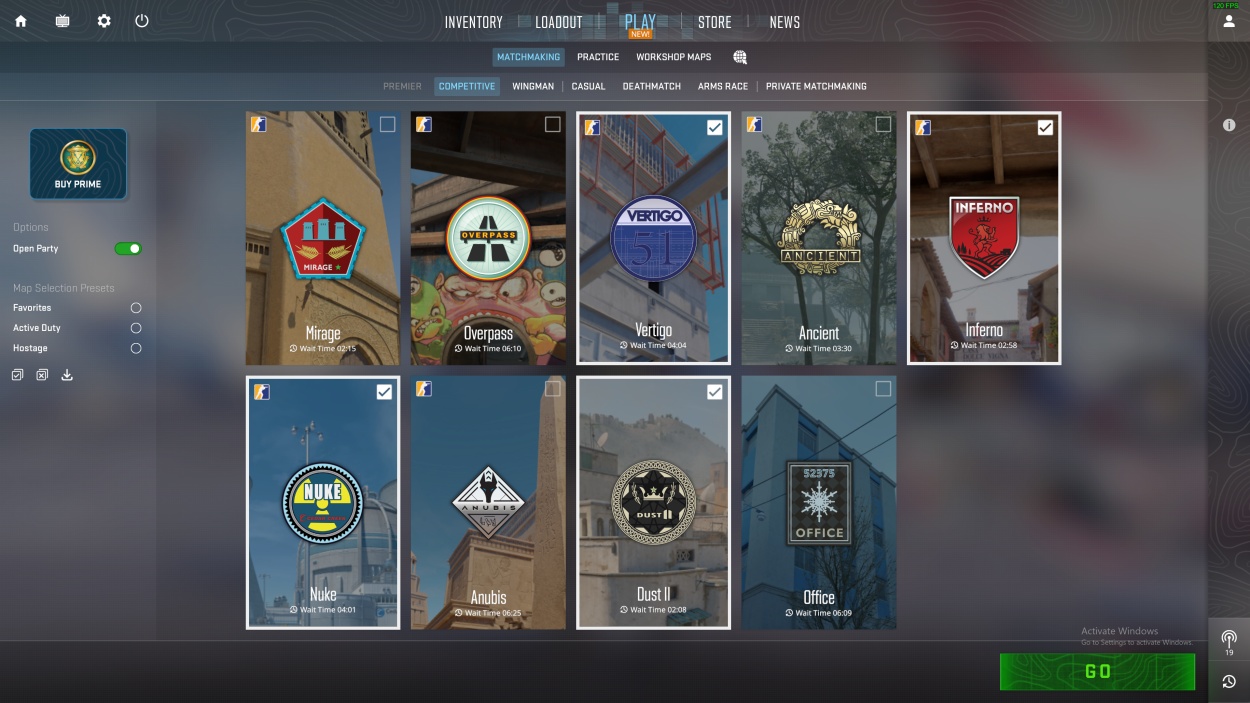
Task: Return to the home screen icon
Action: pos(21,21)
